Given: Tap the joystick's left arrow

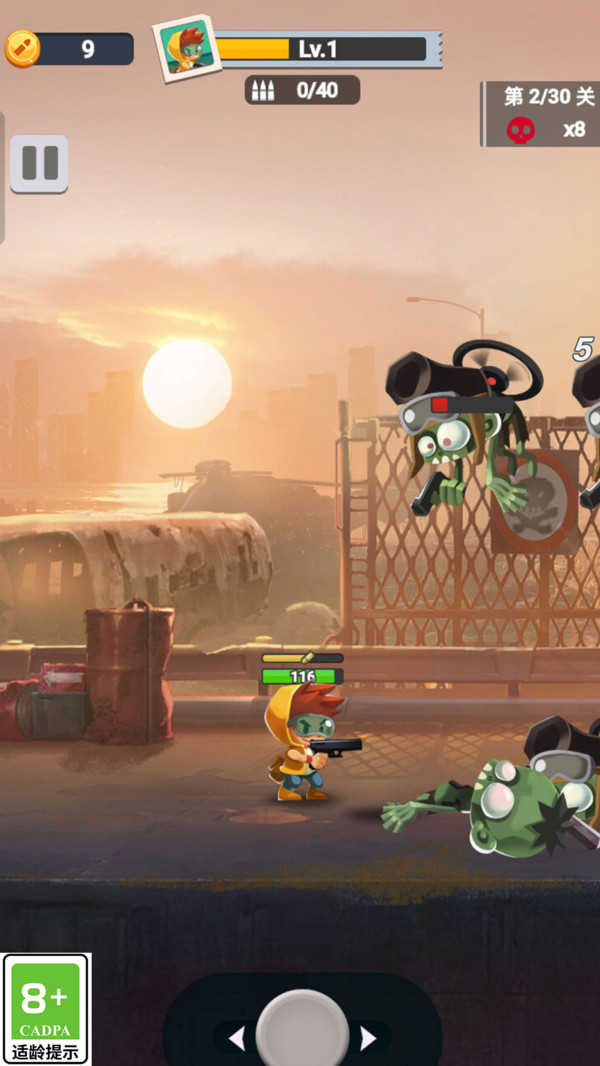Looking at the screenshot, I should (236, 1039).
